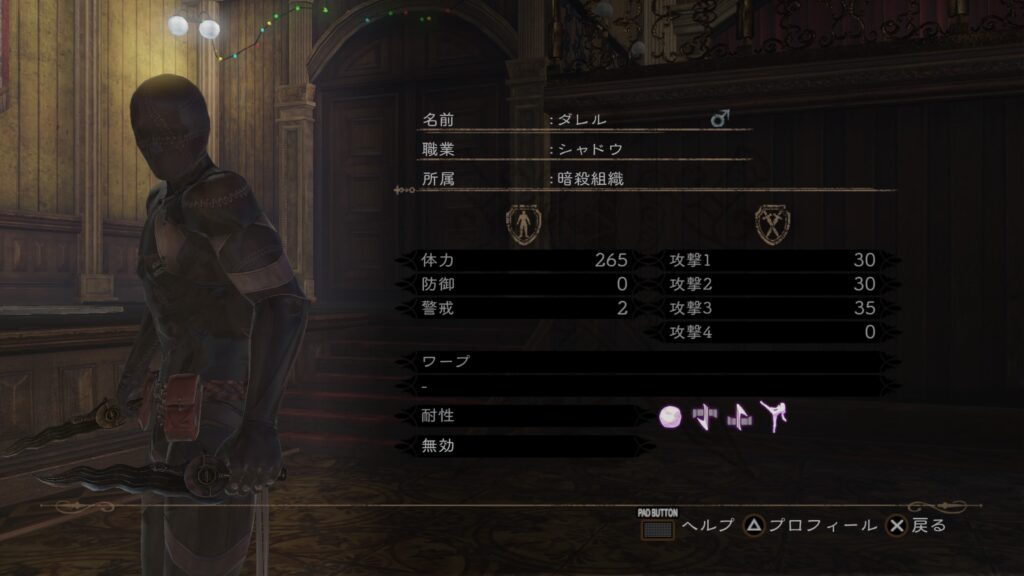
Task: Select the downward-pointing blade resistance icon
Action: pos(705,417)
